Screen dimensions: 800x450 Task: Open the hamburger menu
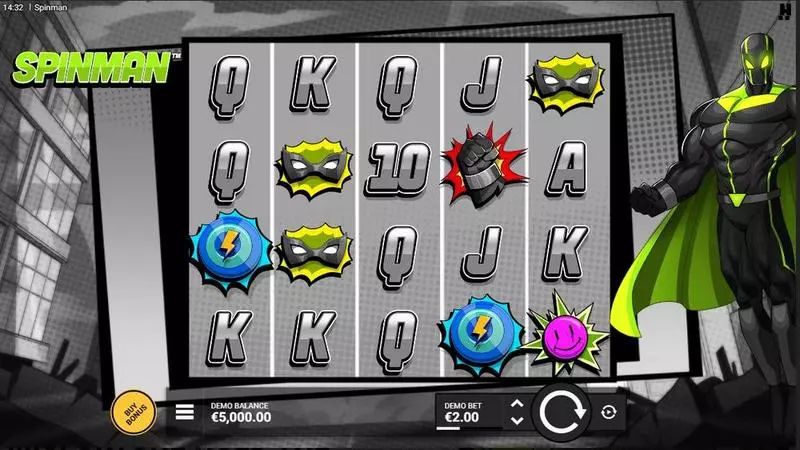point(185,411)
